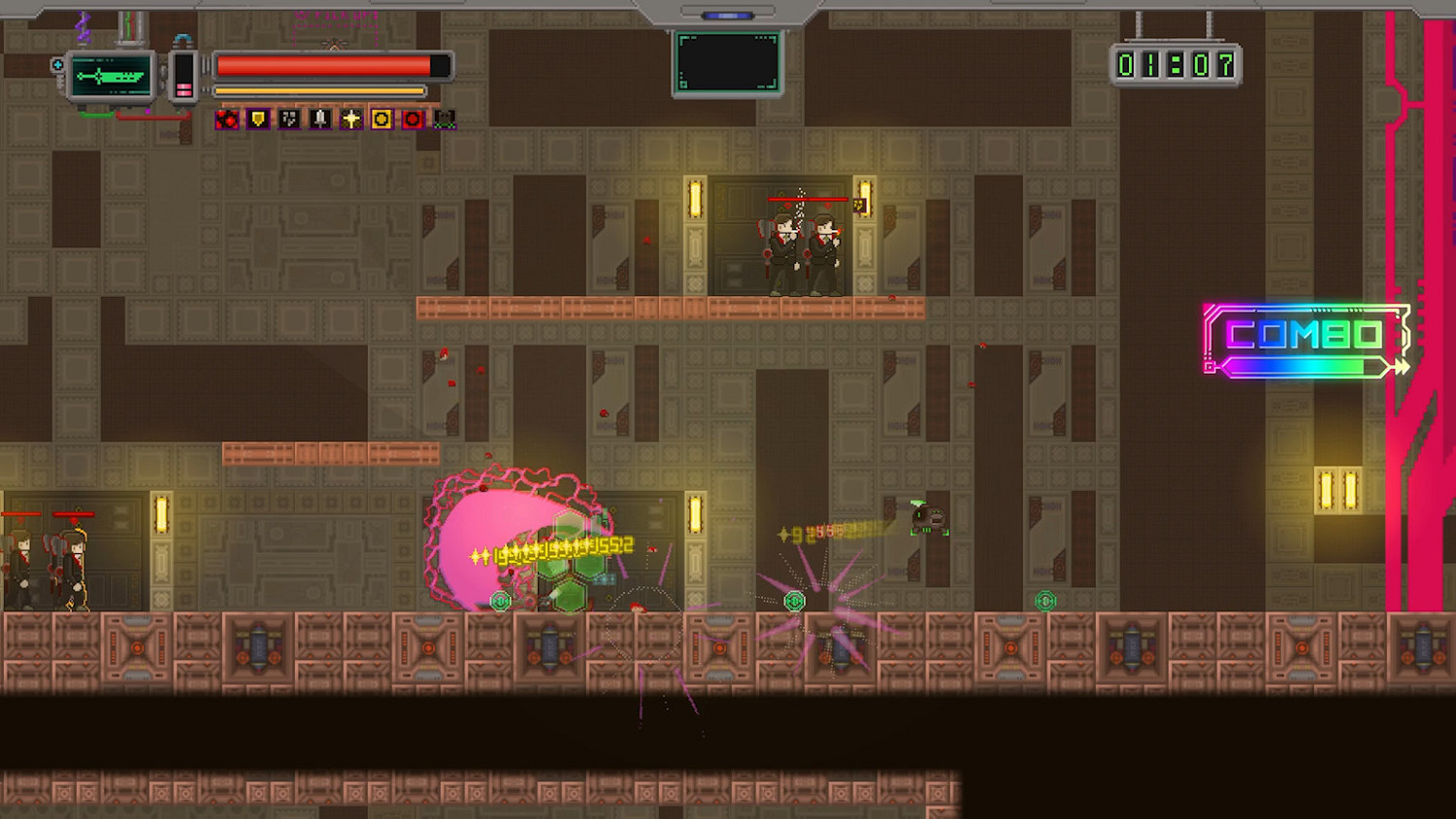
Task: Click the timer showing 01:07
Action: pos(1177,64)
